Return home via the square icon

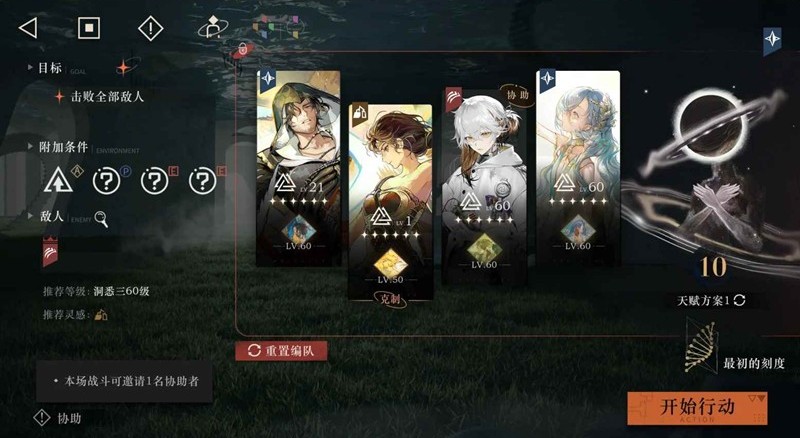pyautogui.click(x=90, y=27)
